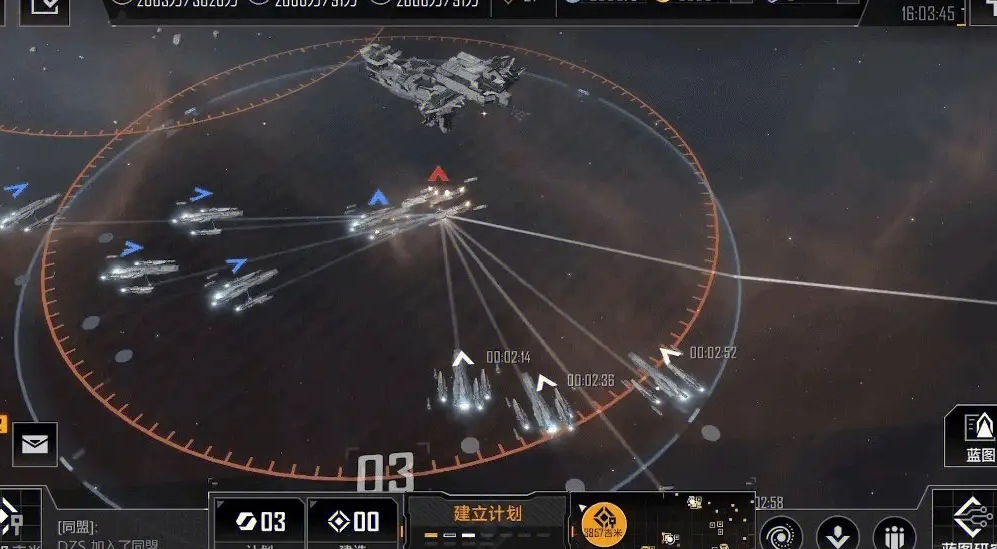997x549 pixels.
Task: Open the round crew-figures icon
Action: 894,533
